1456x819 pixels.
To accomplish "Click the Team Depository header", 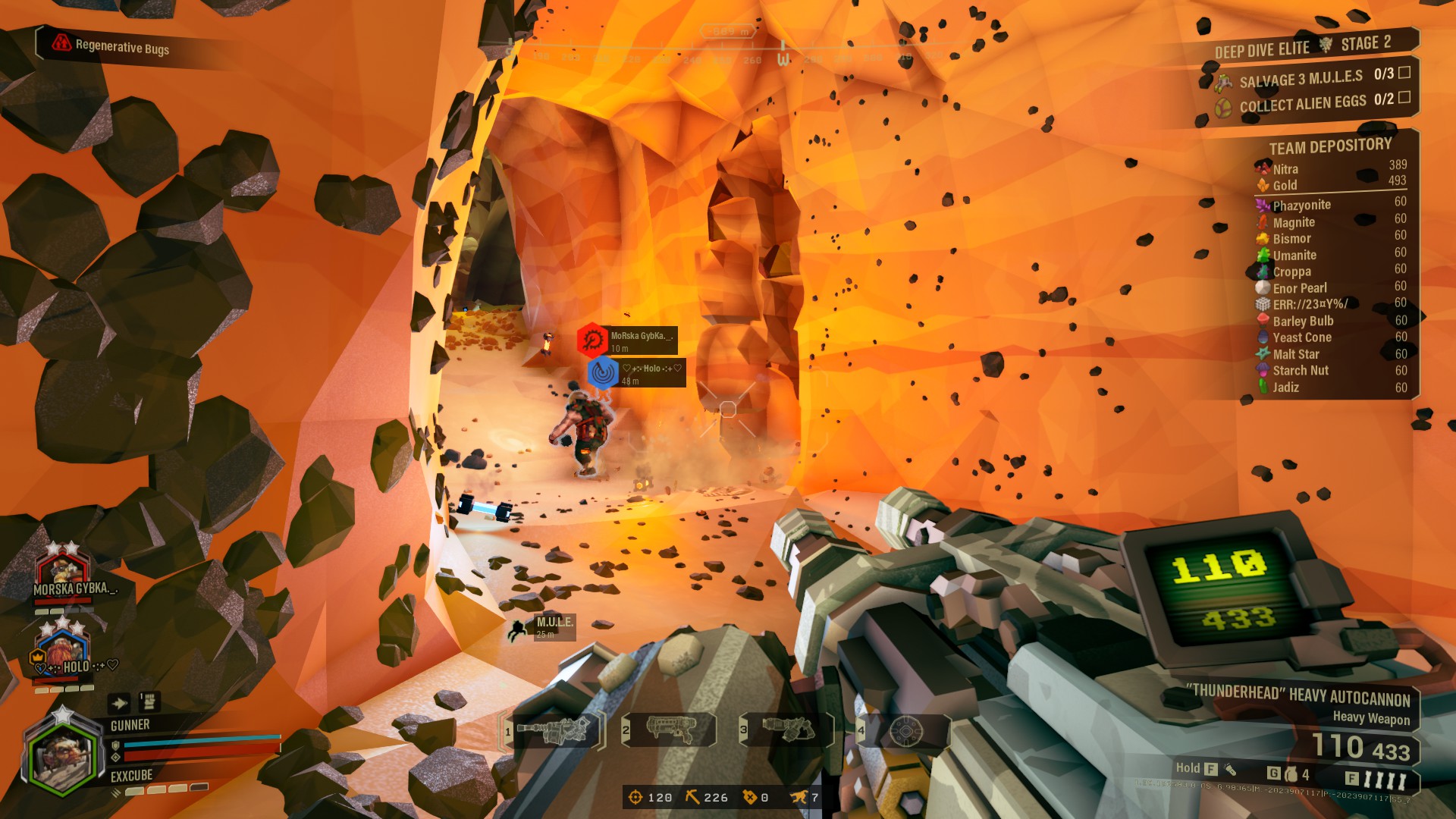I will (x=1330, y=146).
